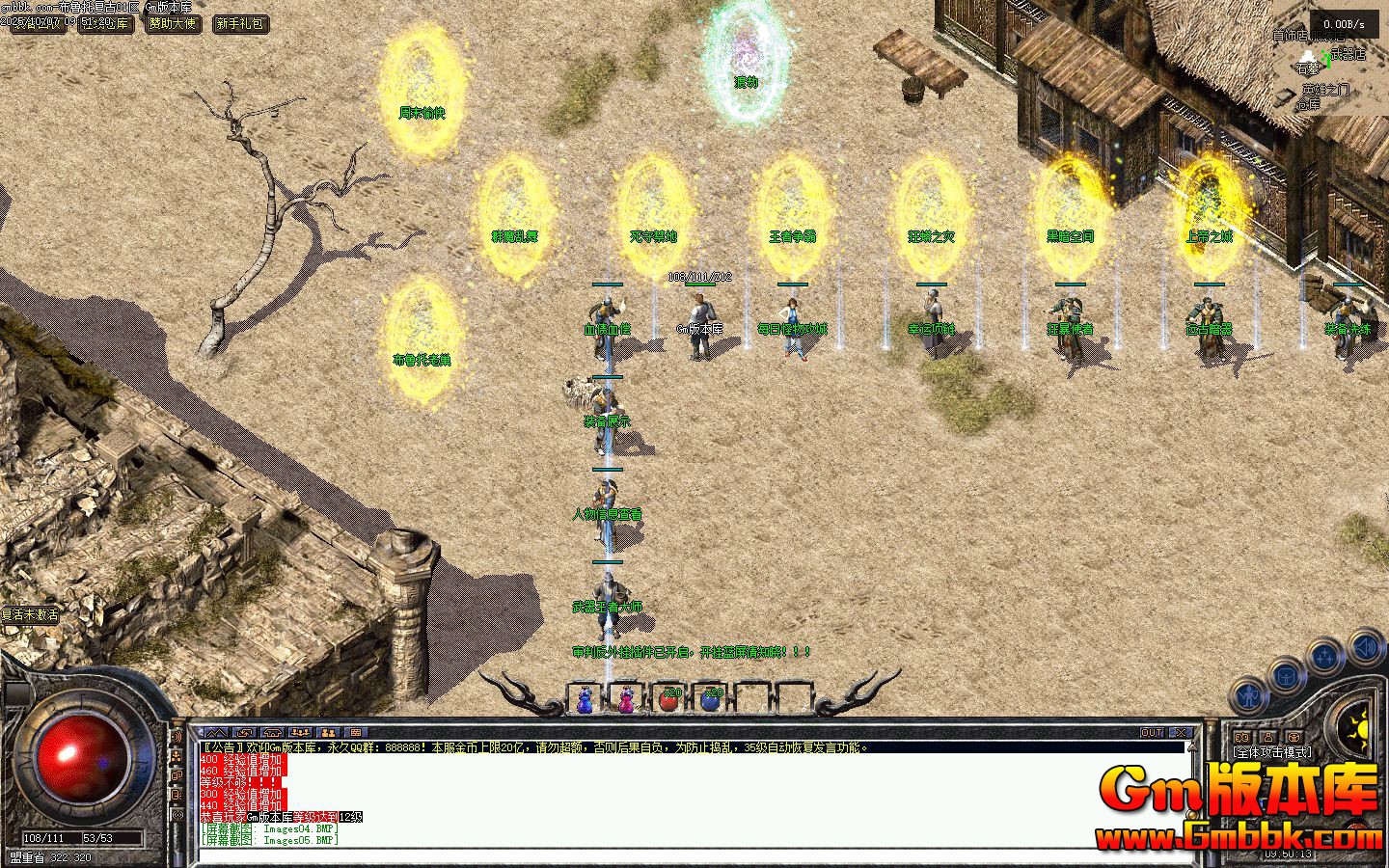The height and width of the screenshot is (868, 1389).
Task: Open the skills sparkle round button
Action: 1325,658
